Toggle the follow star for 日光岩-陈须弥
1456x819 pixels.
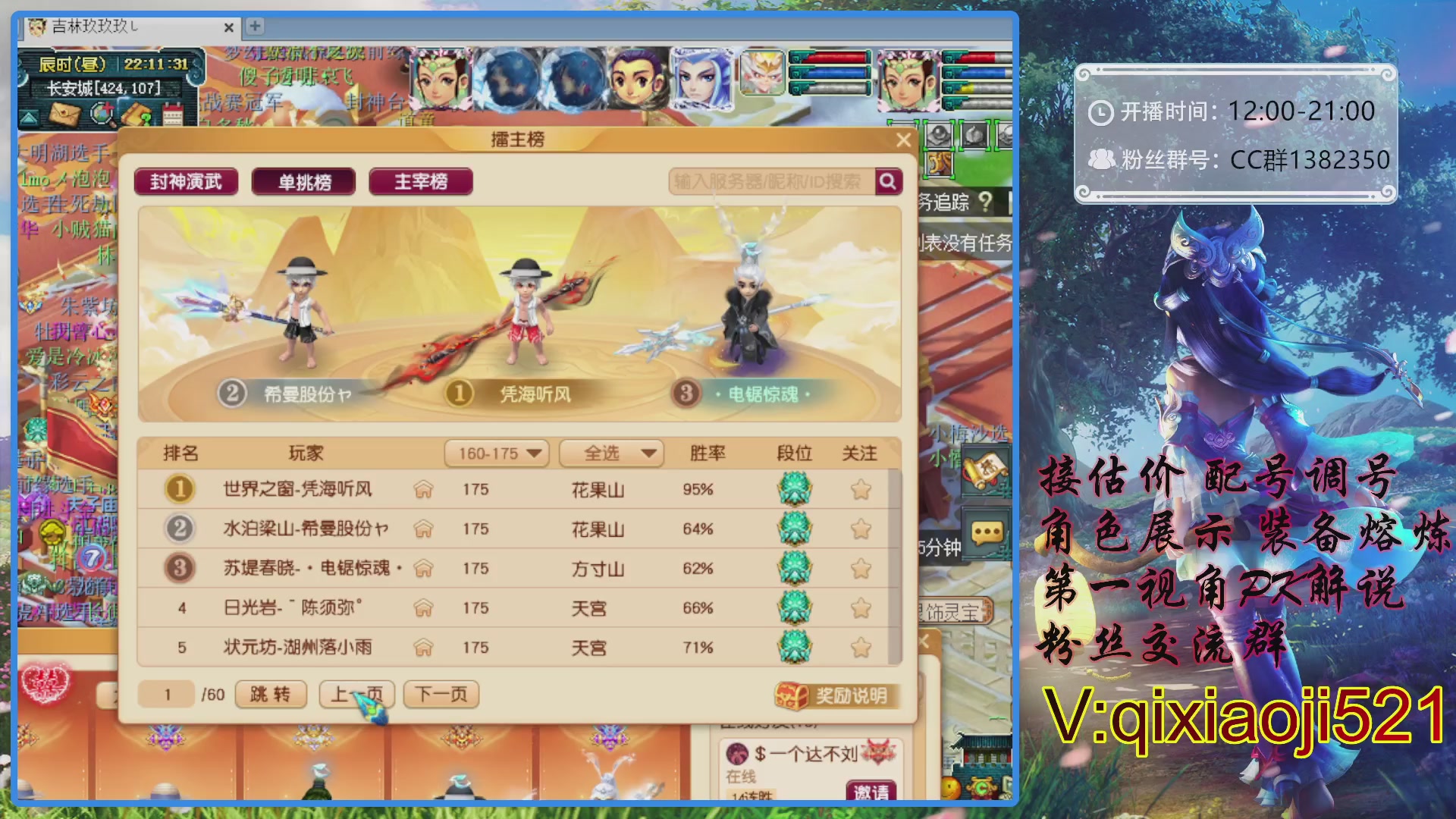pos(861,608)
